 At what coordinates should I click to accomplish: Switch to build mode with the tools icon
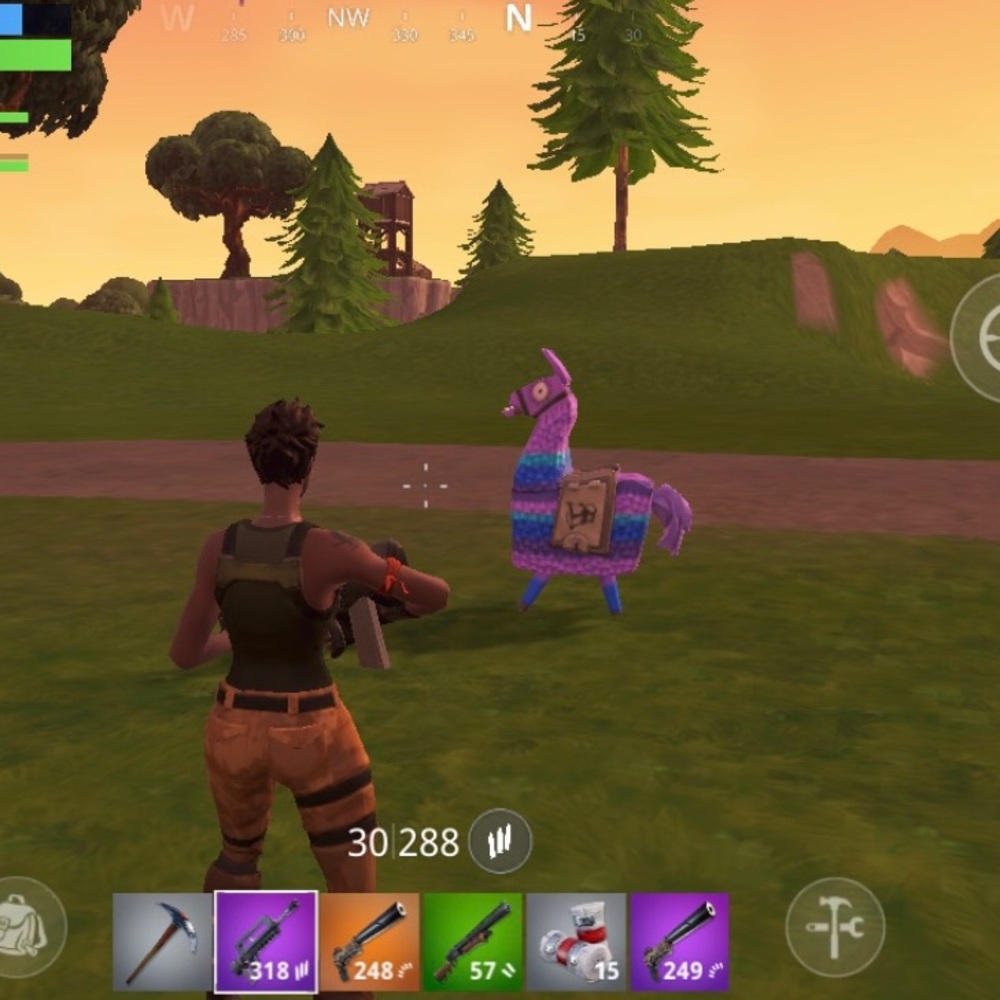(835, 927)
